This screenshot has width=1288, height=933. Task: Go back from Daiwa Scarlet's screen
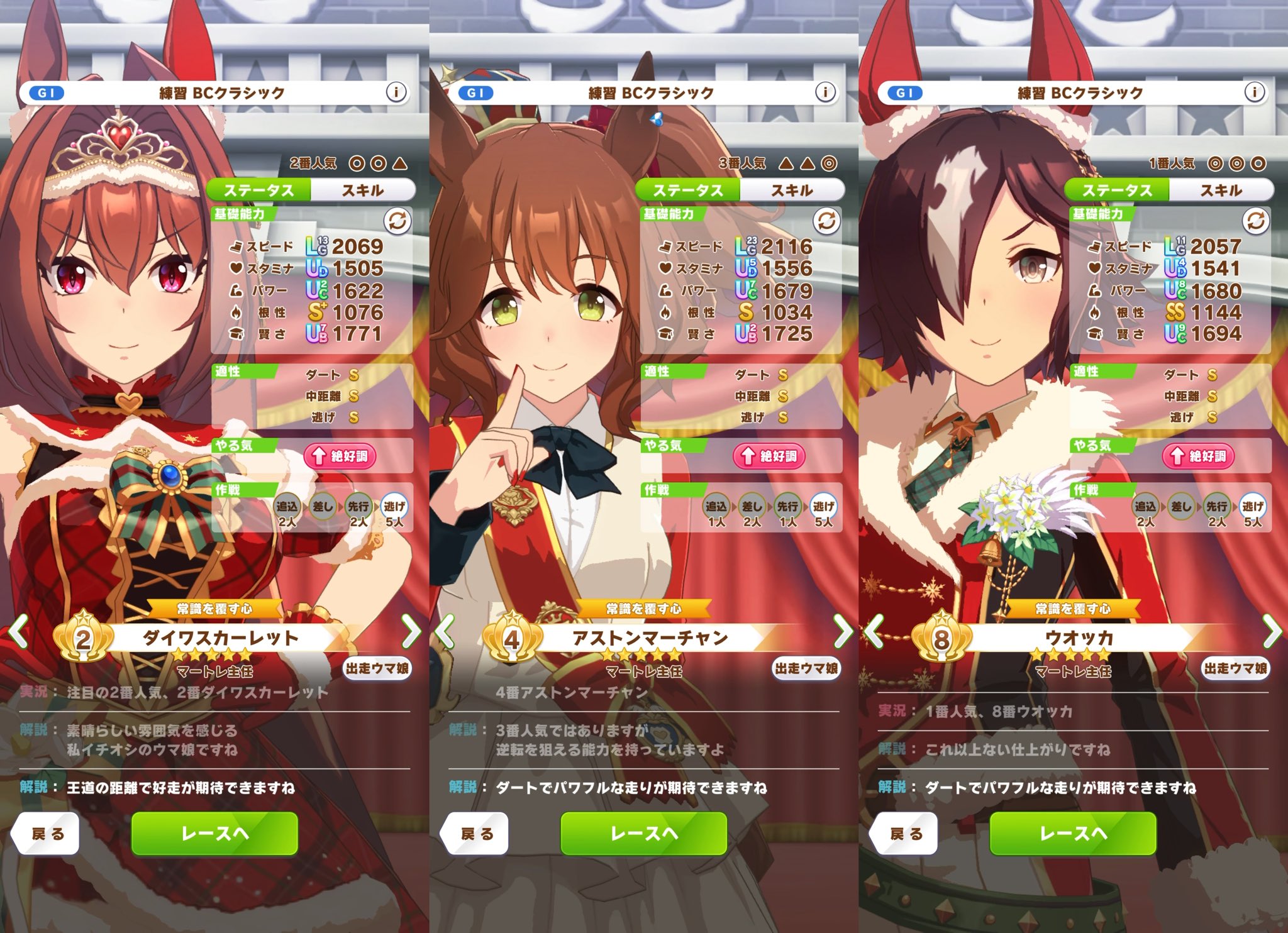[x=47, y=834]
